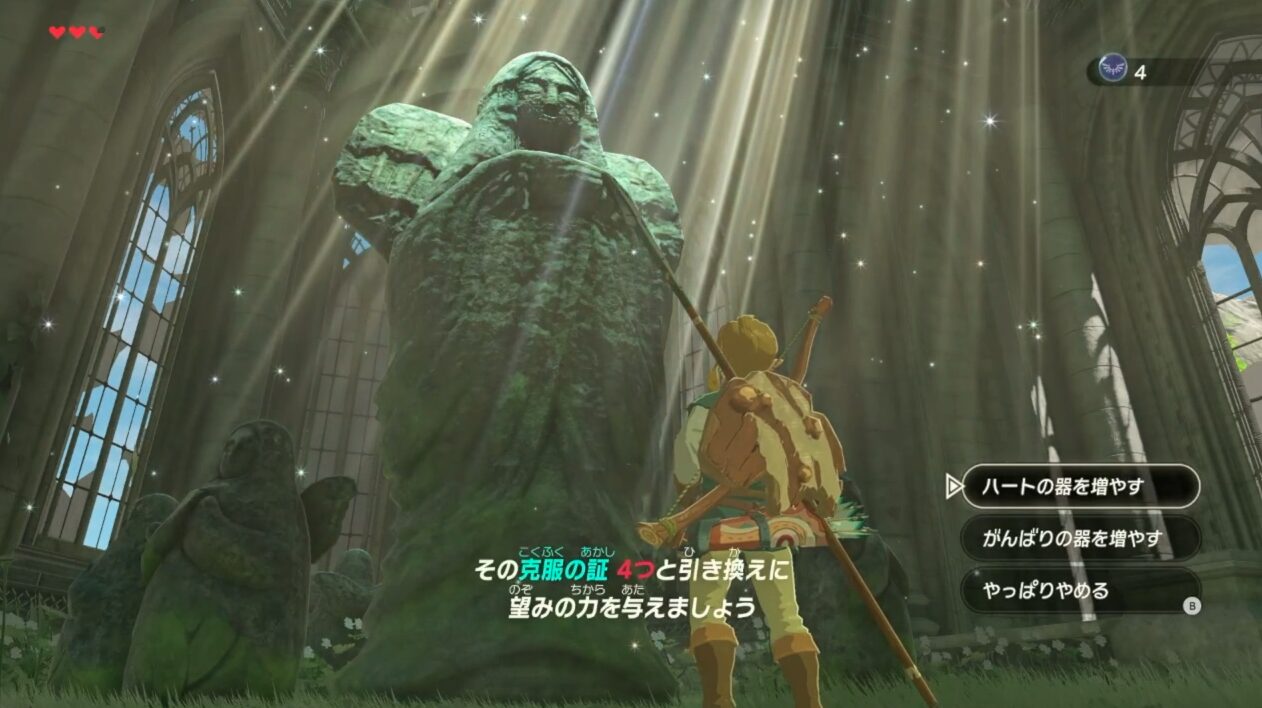
Task: Choose ハートの器を増やす option
Action: pos(1080,487)
